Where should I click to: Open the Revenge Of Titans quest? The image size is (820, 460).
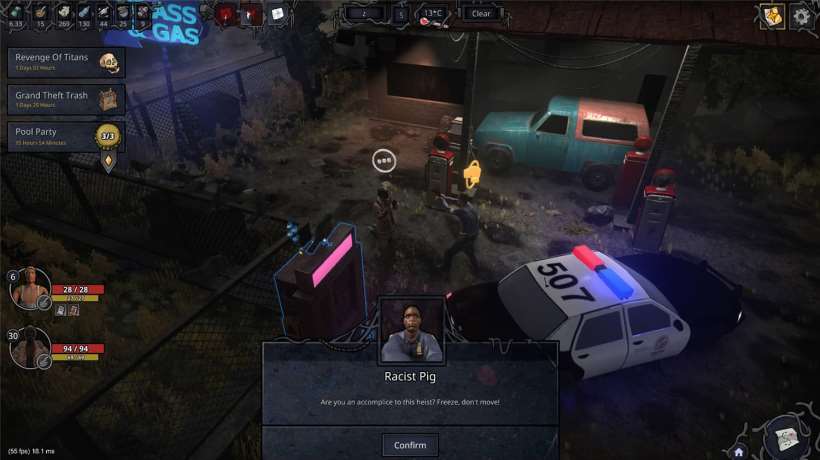coord(66,62)
